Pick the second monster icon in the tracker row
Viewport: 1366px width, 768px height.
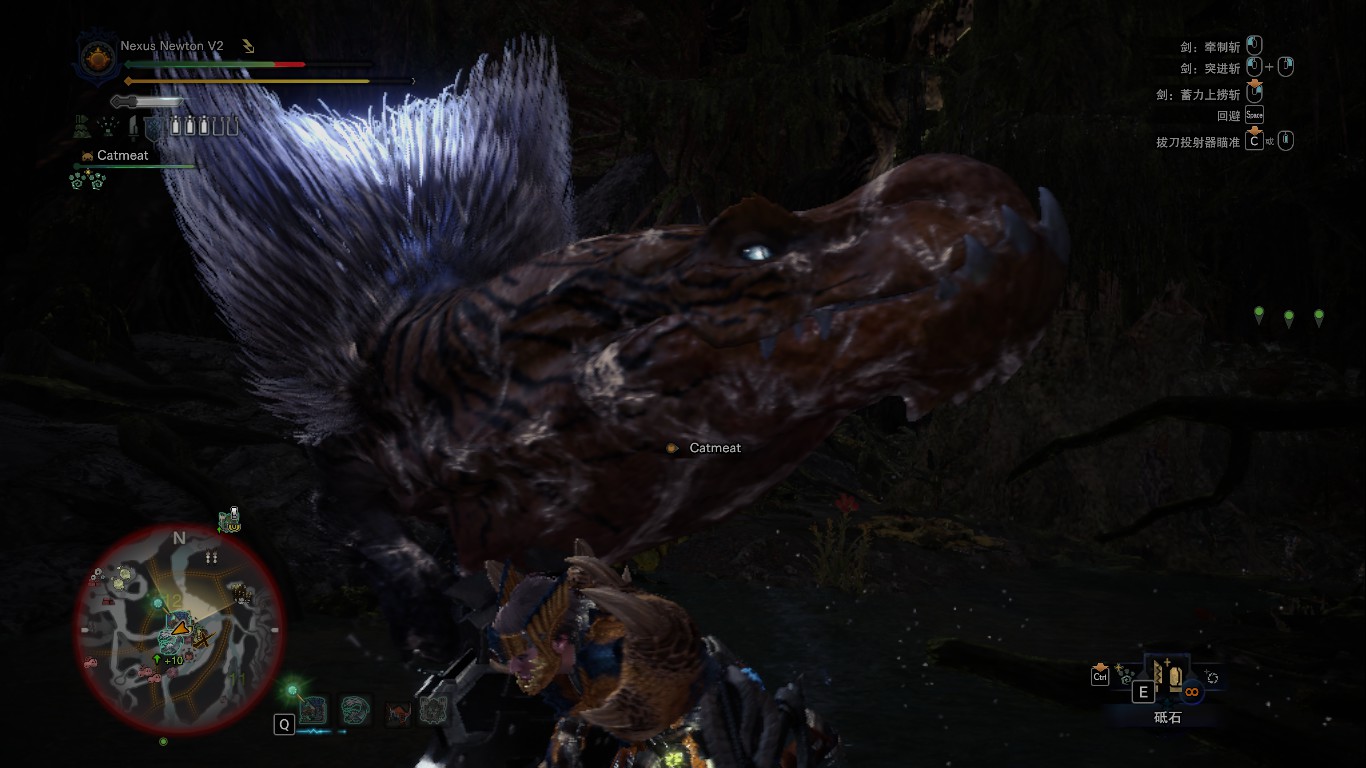point(355,710)
